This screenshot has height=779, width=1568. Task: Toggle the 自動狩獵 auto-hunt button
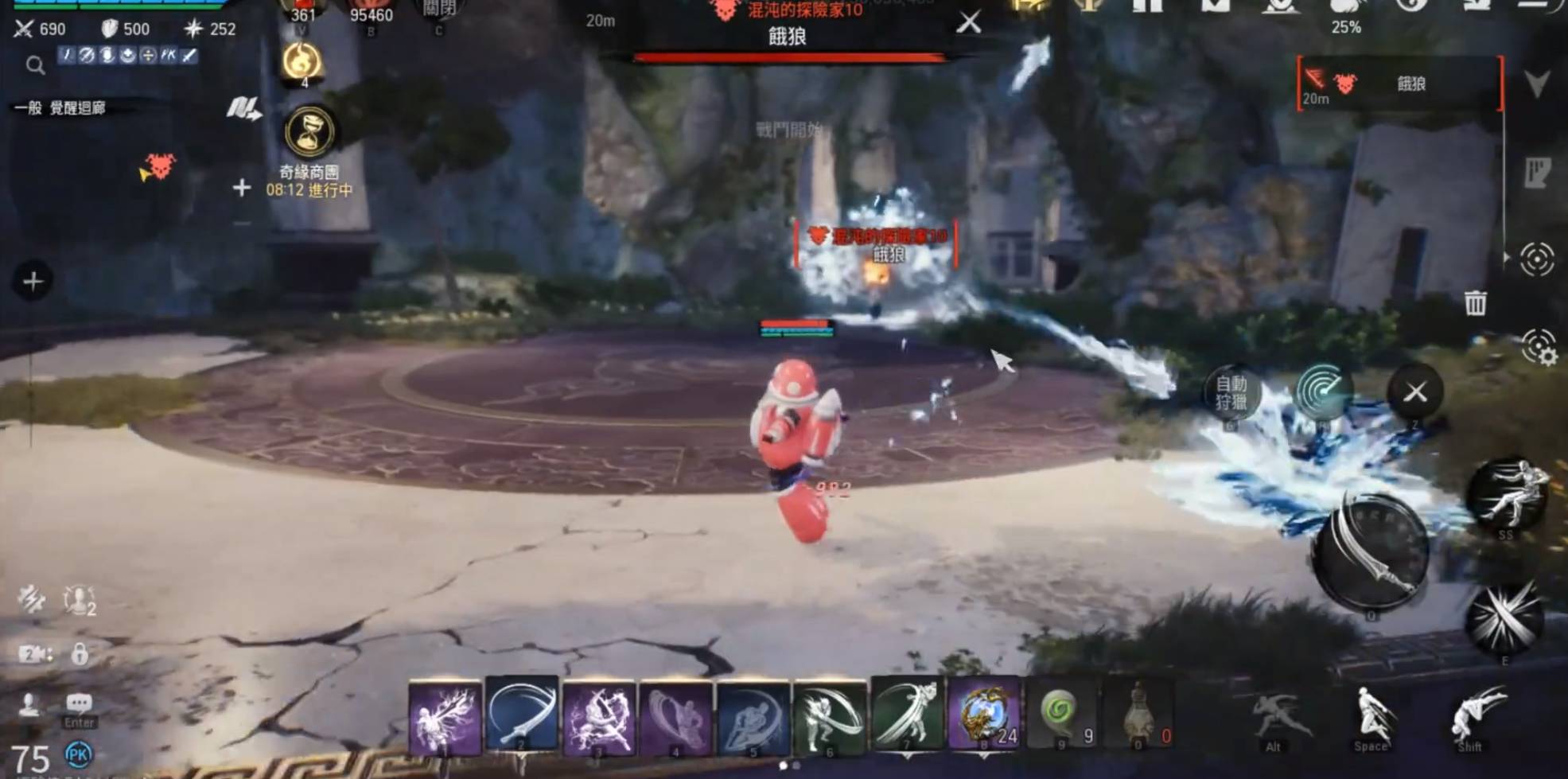click(1231, 392)
